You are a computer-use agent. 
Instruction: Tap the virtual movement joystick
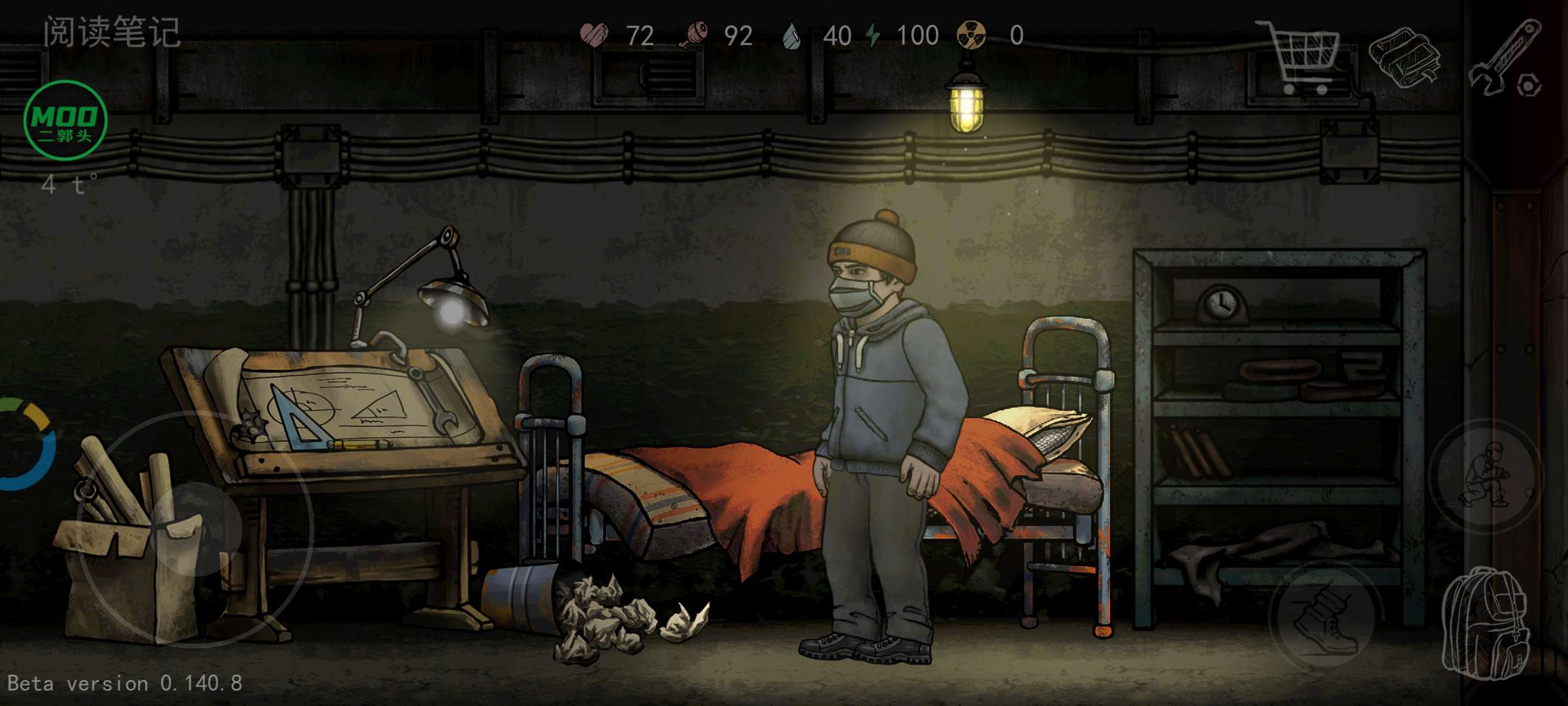[x=196, y=528]
